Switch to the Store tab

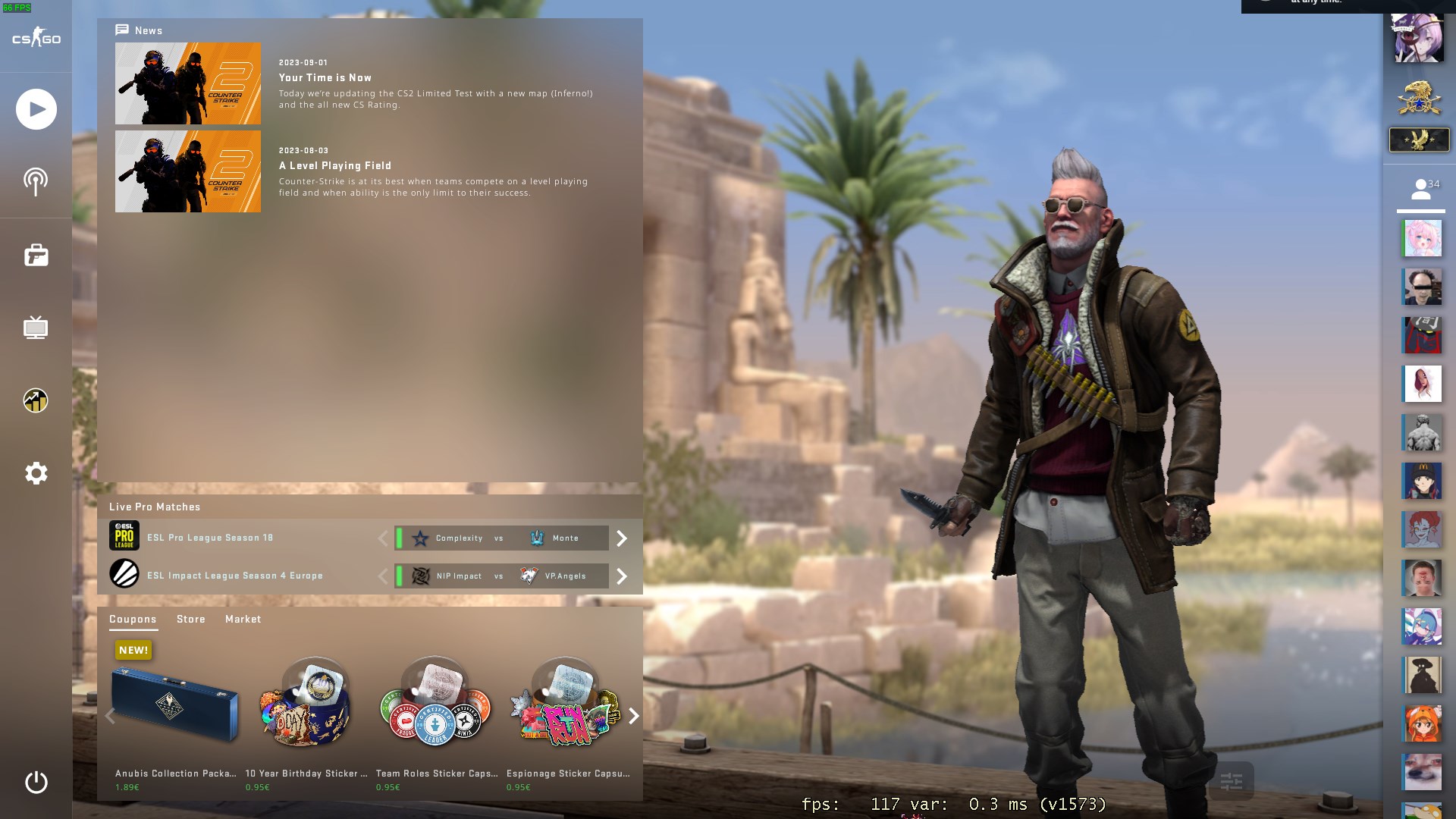190,620
